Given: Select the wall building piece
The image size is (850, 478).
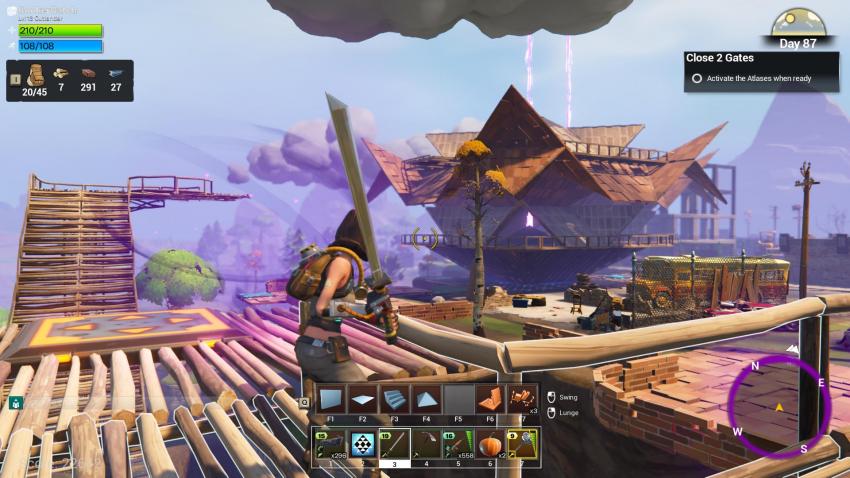Looking at the screenshot, I should click(x=331, y=399).
